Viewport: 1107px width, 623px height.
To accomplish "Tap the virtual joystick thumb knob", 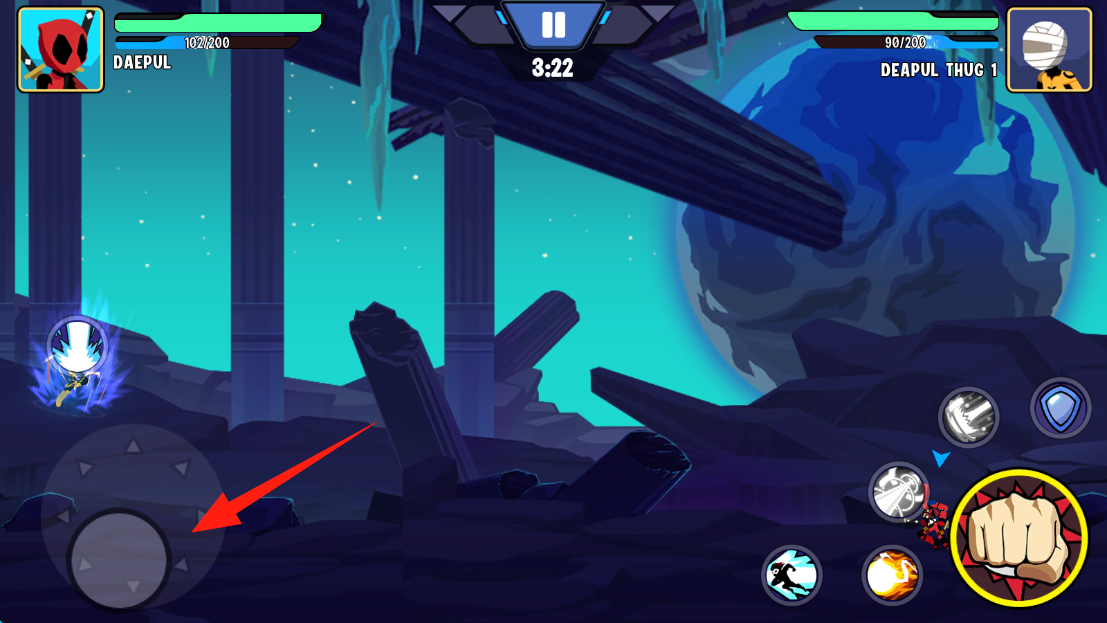I will (x=119, y=559).
